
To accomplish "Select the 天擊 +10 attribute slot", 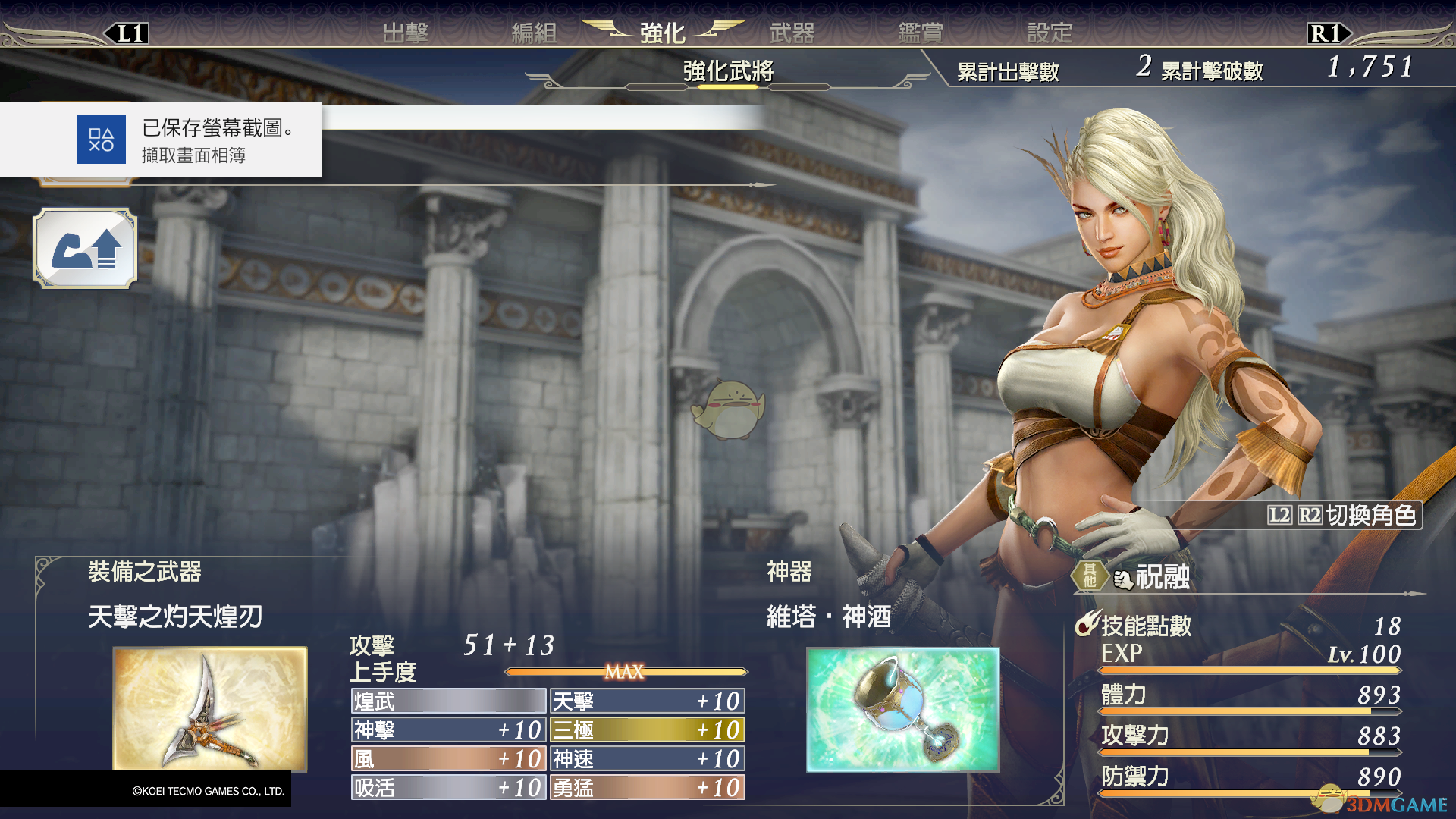I will pos(647,701).
